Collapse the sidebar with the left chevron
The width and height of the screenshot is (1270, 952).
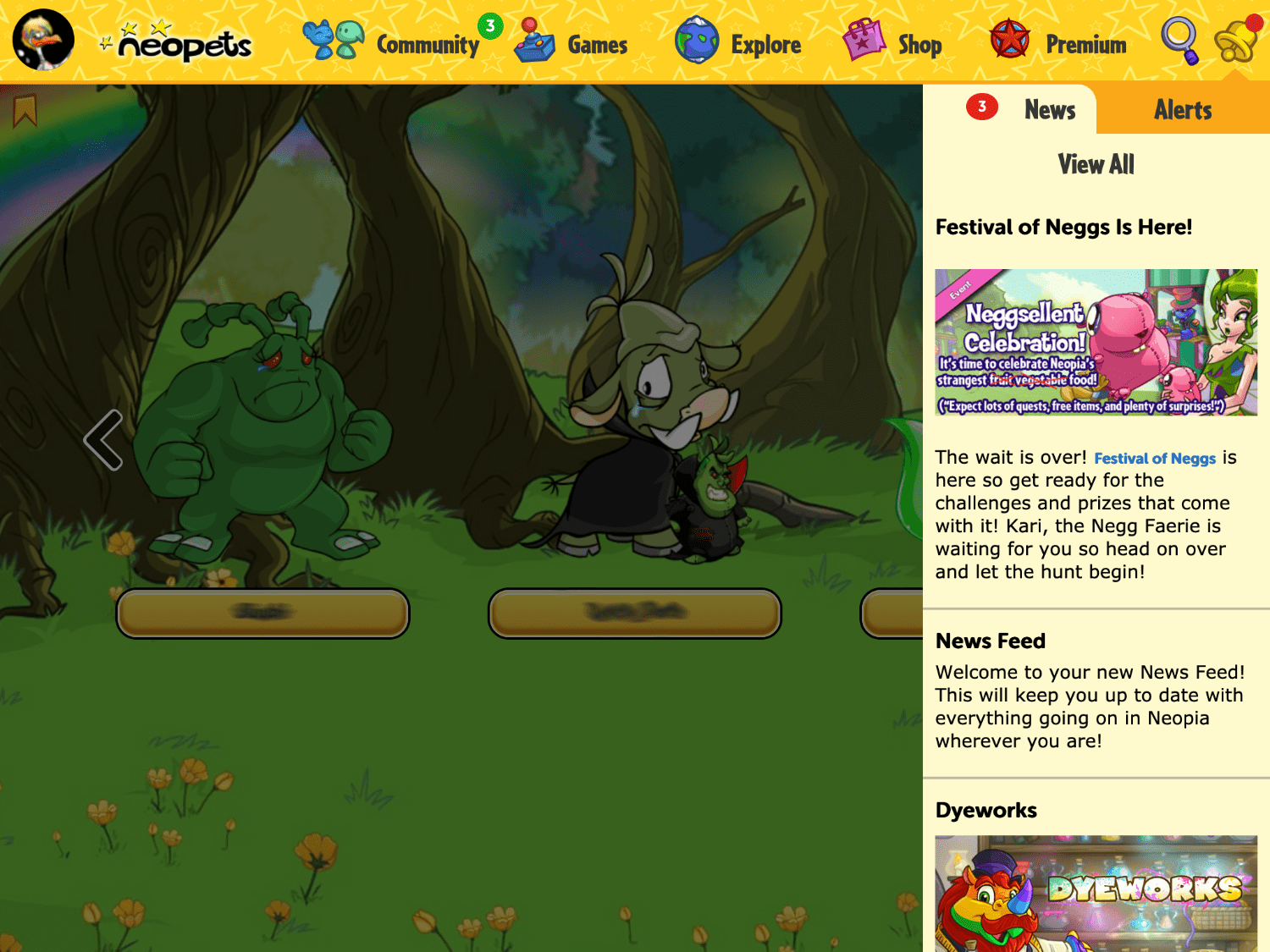[x=104, y=438]
